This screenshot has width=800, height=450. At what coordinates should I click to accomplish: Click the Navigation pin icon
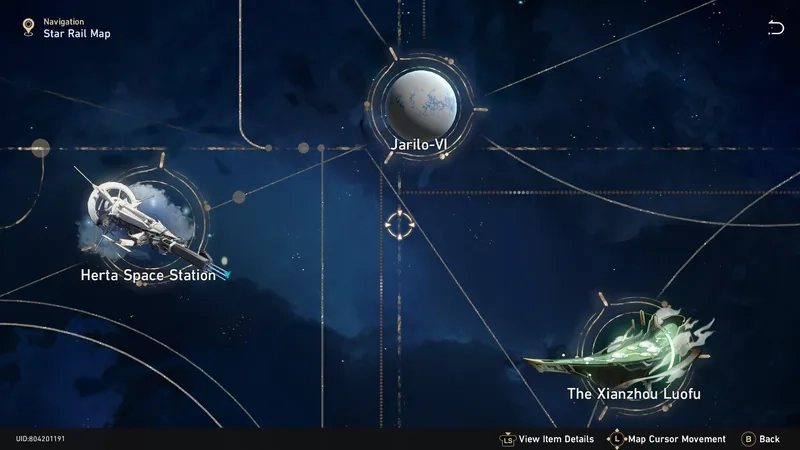[28, 27]
